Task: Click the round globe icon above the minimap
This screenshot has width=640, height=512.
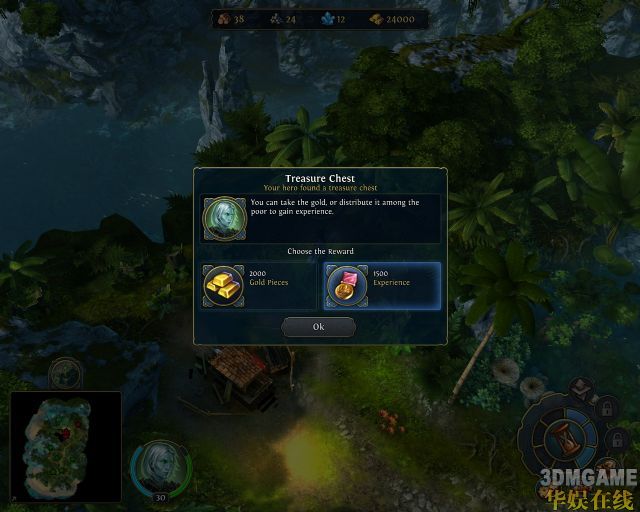Action: pos(65,374)
